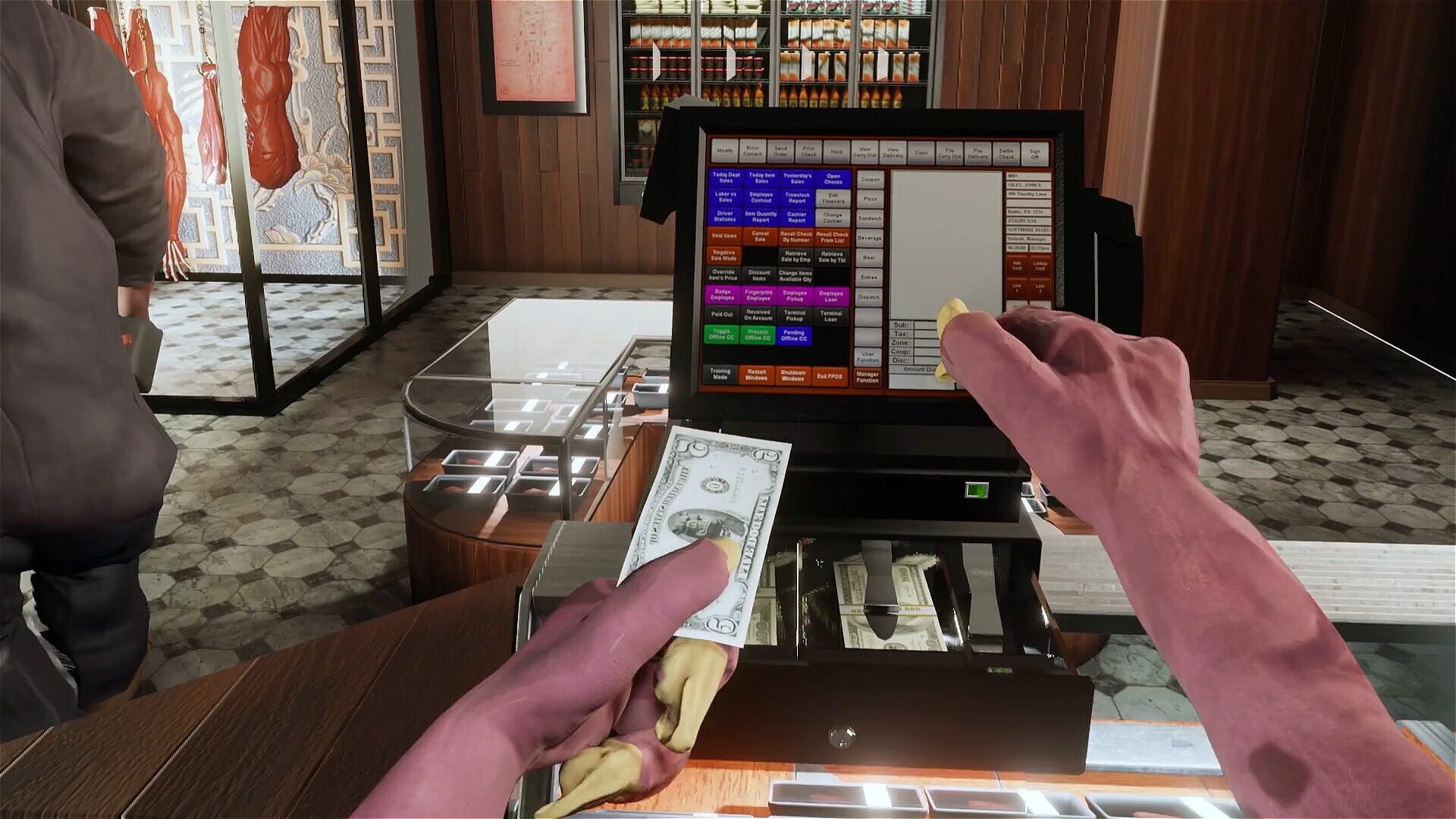The height and width of the screenshot is (819, 1456).
Task: Open Retrieve Sale by Emp list
Action: click(797, 257)
